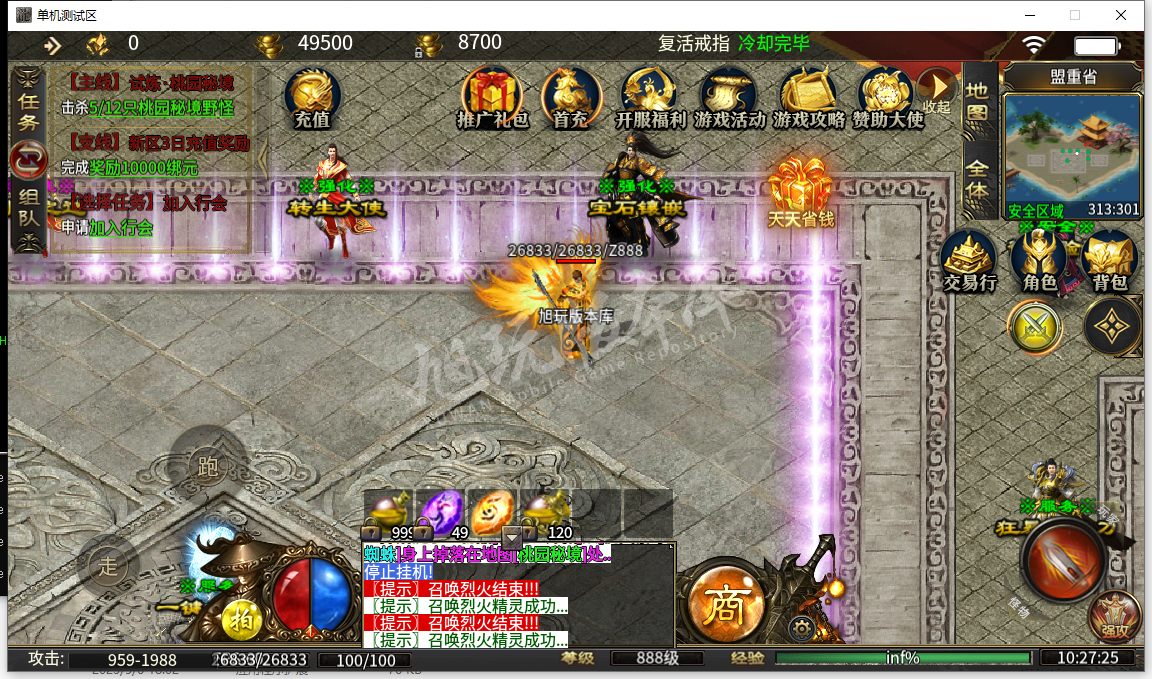Open the minimap of 盟重省

pyautogui.click(x=1072, y=148)
